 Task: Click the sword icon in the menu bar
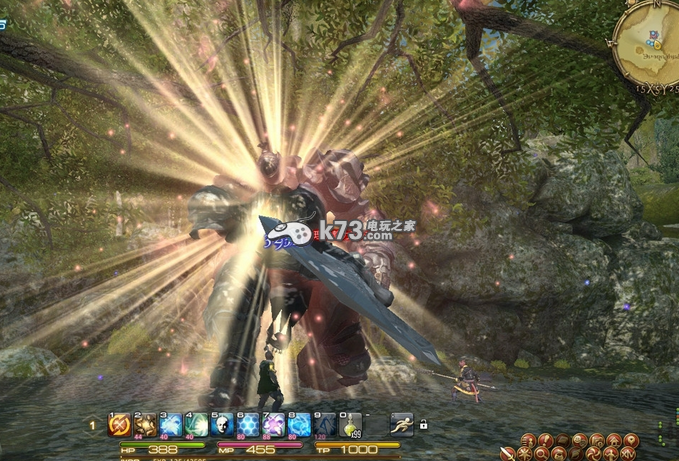pyautogui.click(x=507, y=453)
